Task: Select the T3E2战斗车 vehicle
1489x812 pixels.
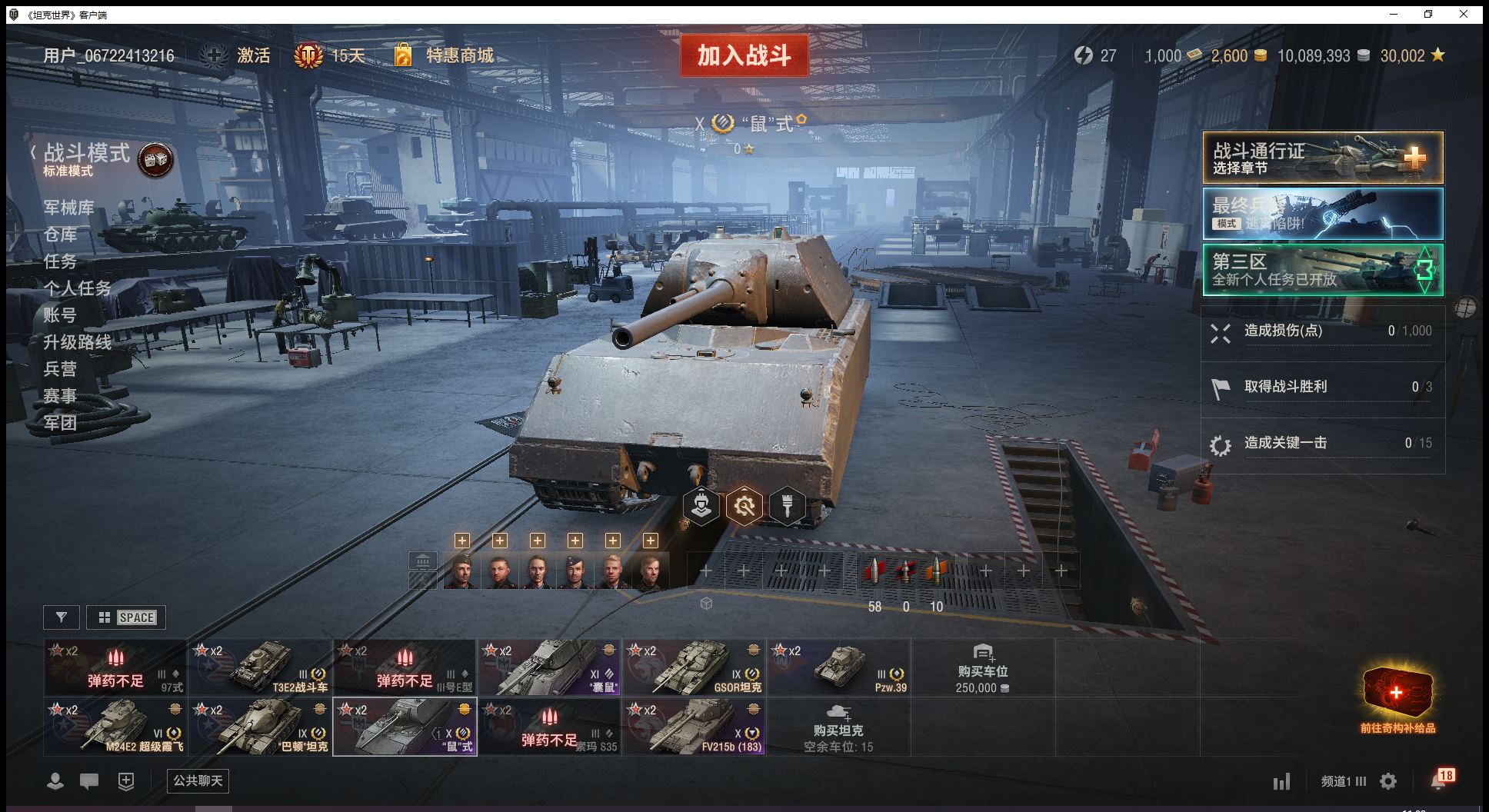Action: click(260, 667)
